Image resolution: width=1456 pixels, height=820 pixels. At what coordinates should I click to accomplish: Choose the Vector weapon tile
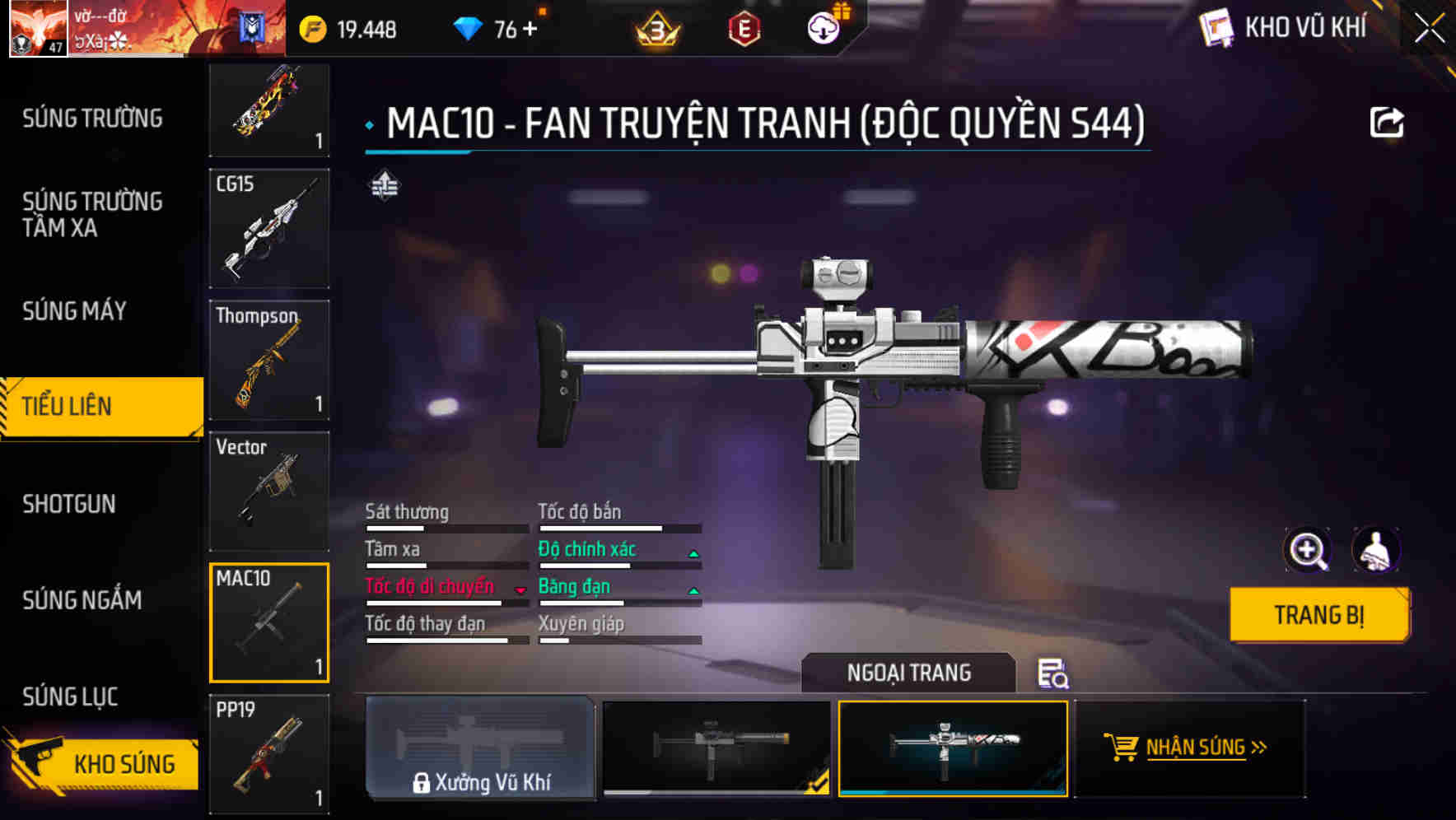[x=269, y=492]
